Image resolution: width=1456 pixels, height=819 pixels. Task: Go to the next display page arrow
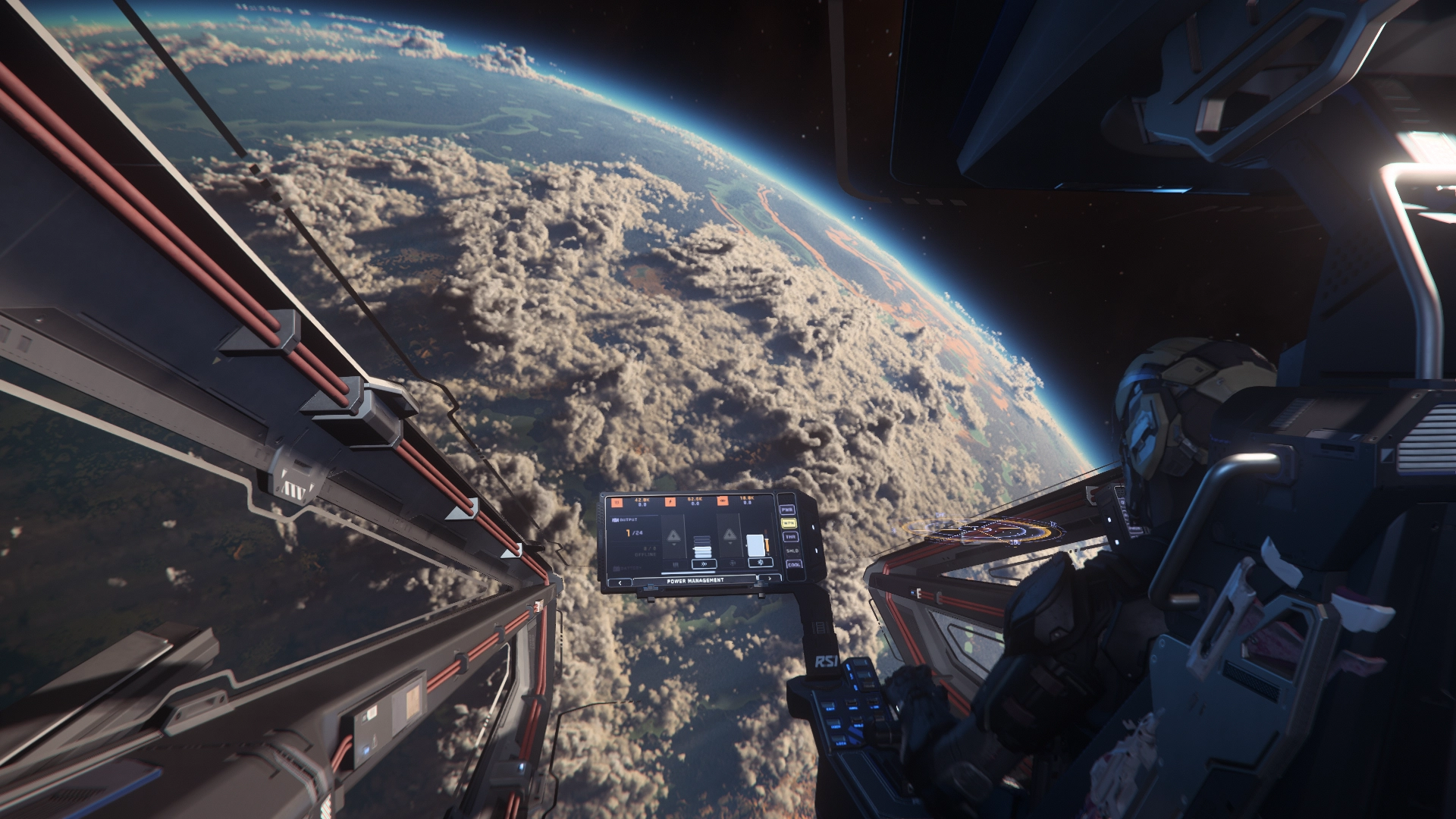click(x=770, y=579)
